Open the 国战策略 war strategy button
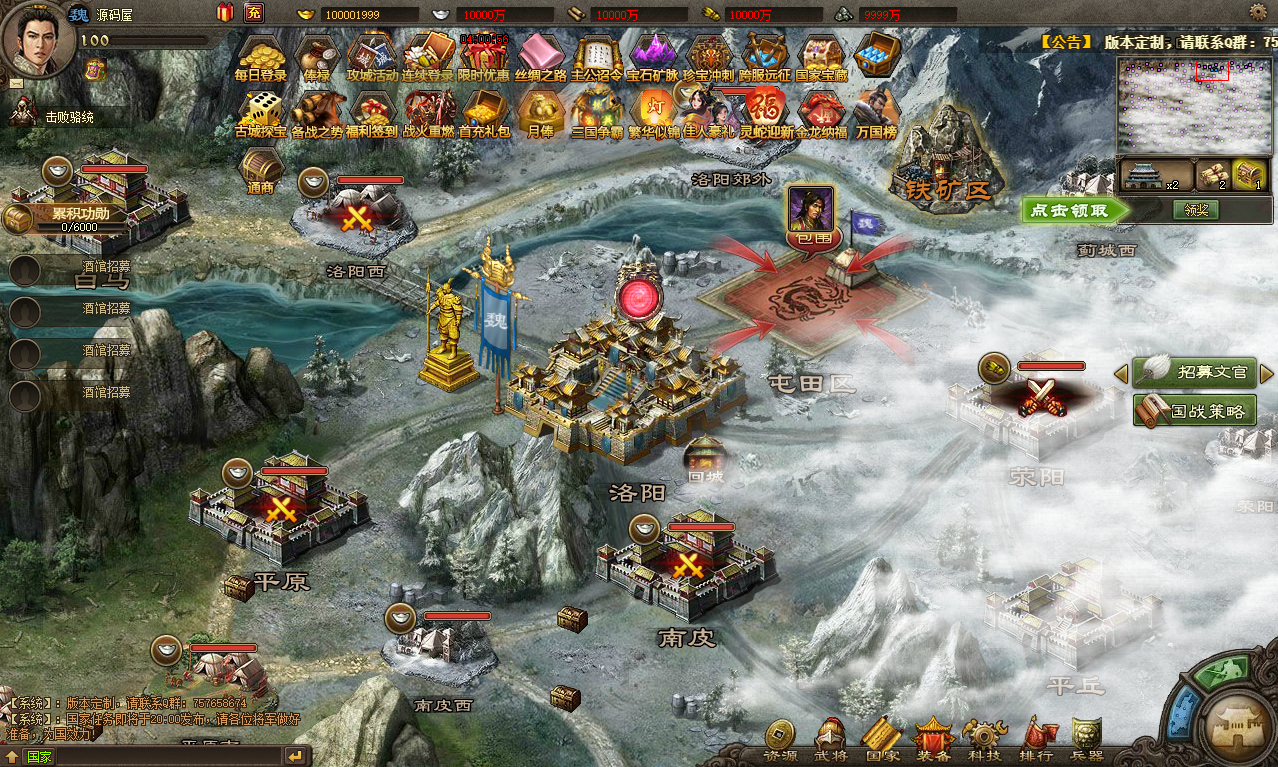The image size is (1278, 767). pyautogui.click(x=1195, y=410)
